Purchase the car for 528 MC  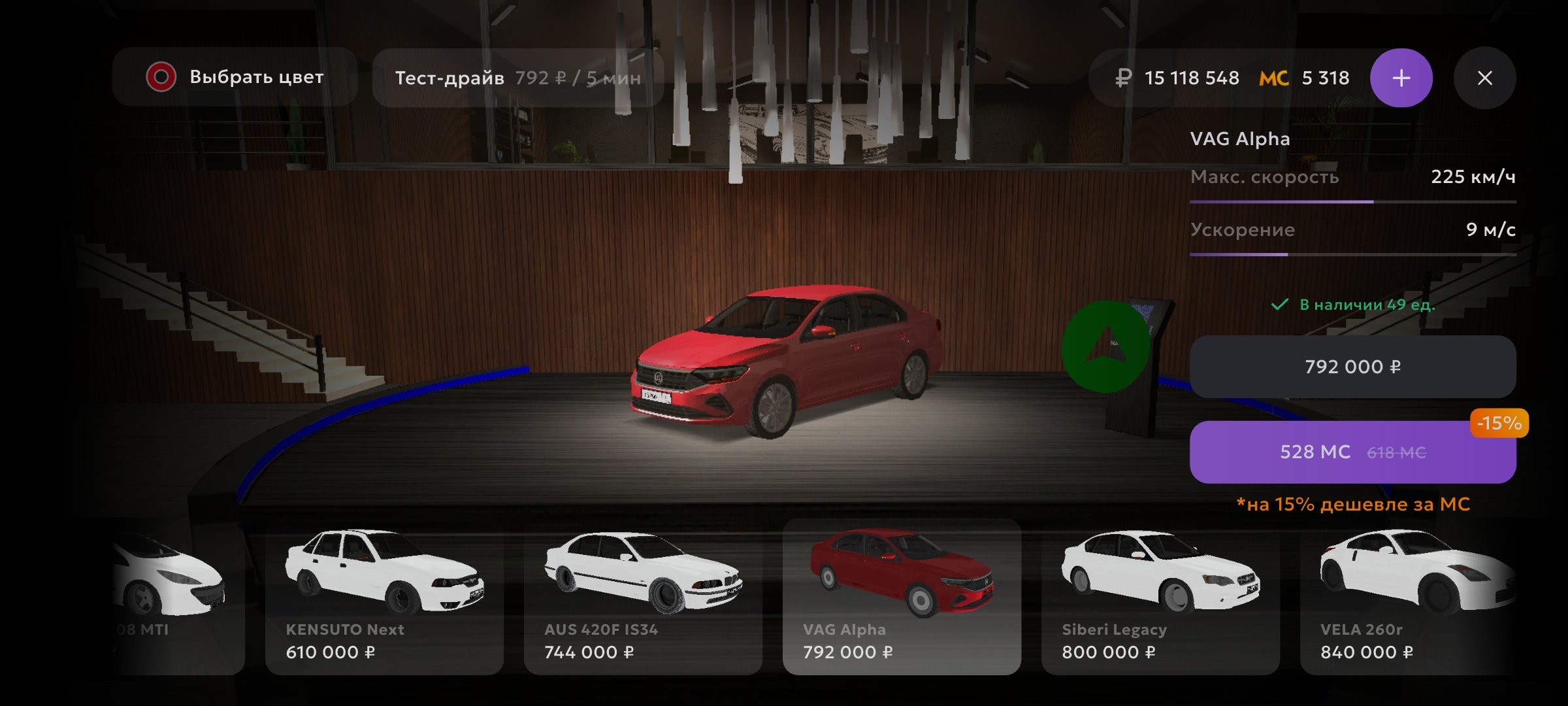click(1352, 452)
